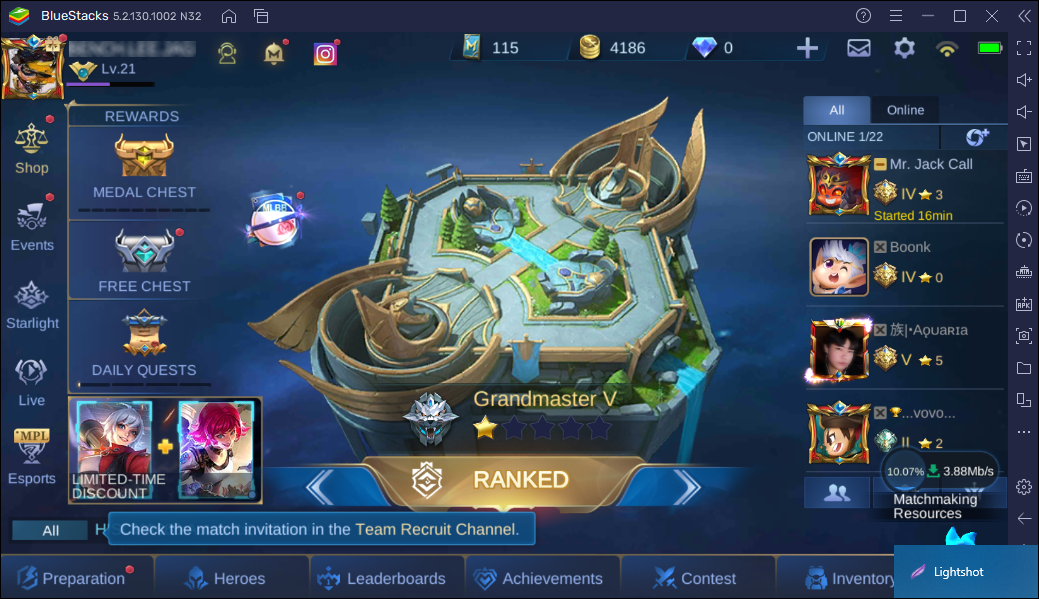Open the Free Chest
This screenshot has height=599, width=1039.
pyautogui.click(x=144, y=259)
